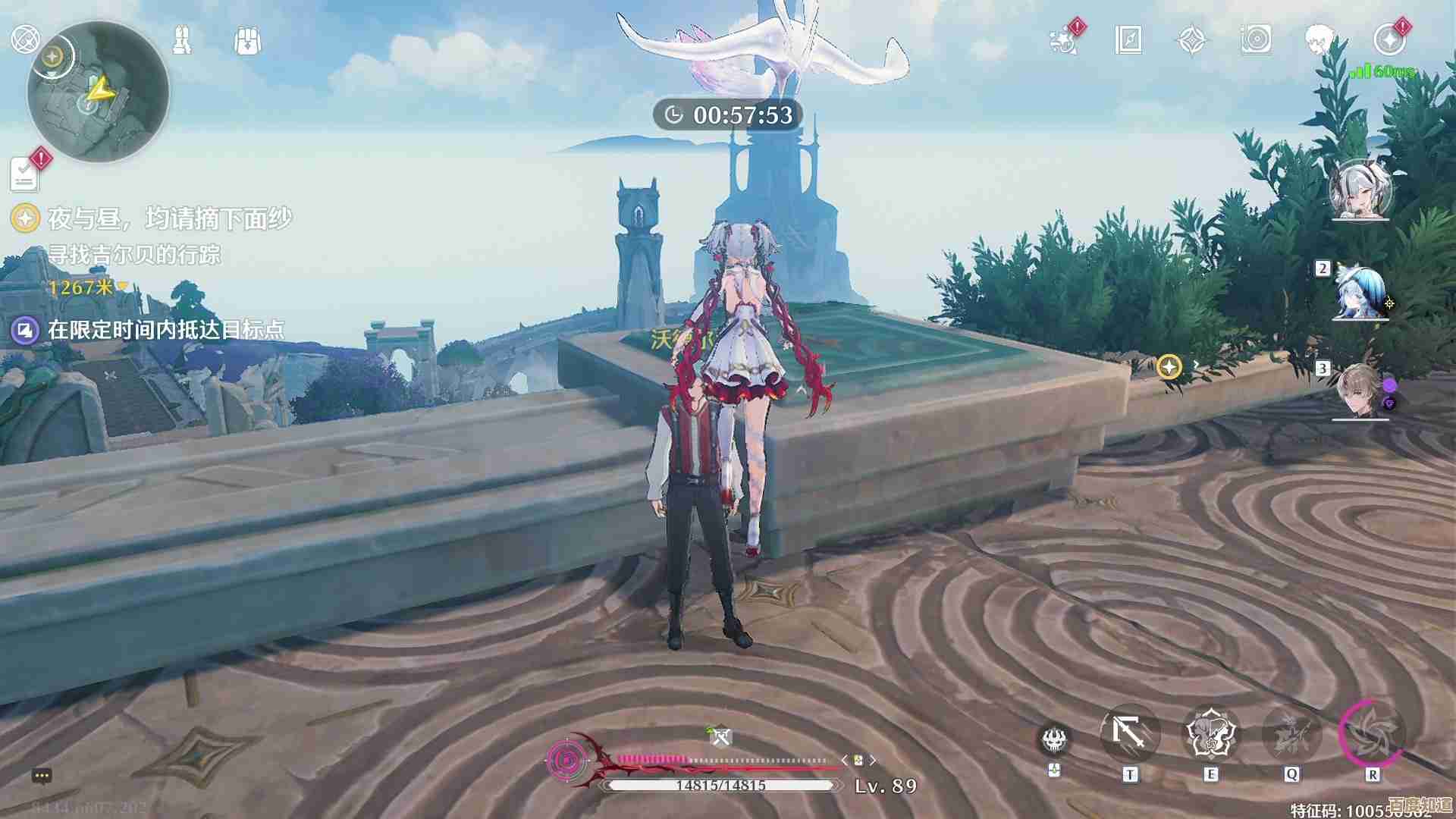
Task: Open the circular star icon with red alert
Action: (x=1389, y=39)
